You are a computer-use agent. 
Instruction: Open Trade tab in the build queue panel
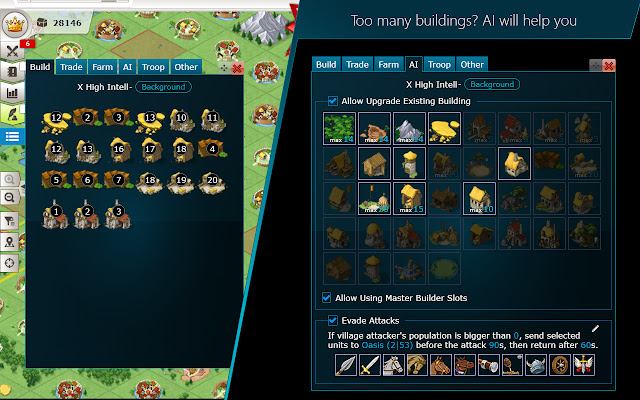(x=71, y=67)
